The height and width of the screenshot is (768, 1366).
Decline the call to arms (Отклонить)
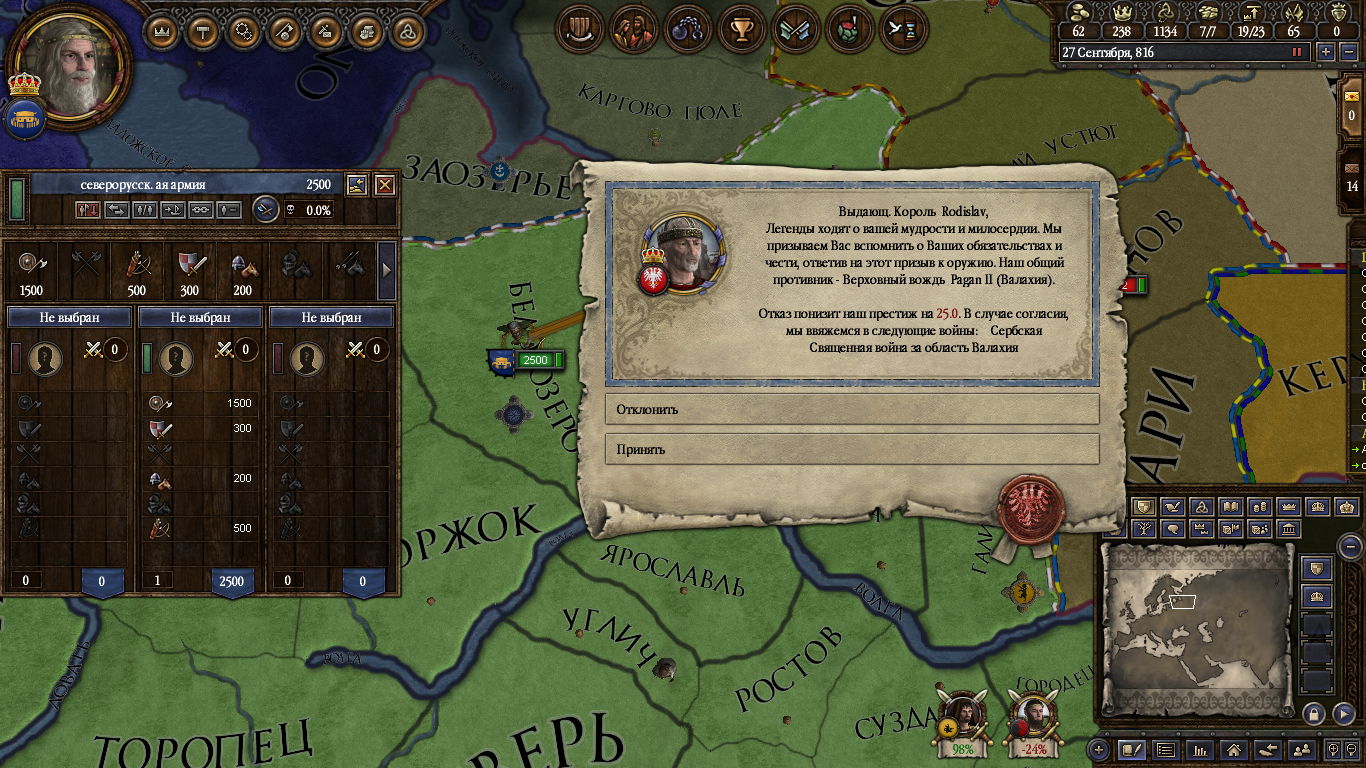coord(851,409)
